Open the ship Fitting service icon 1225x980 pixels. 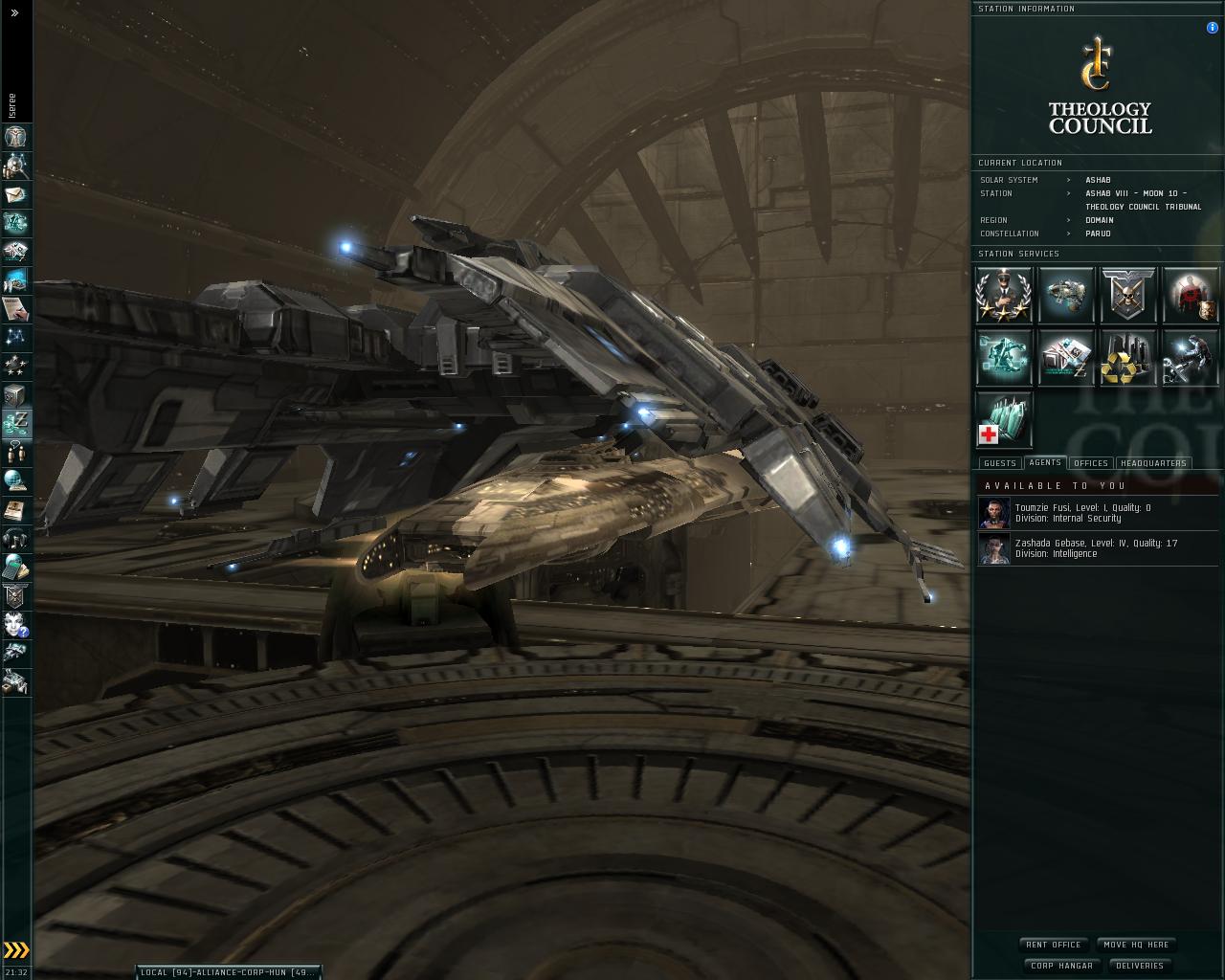click(x=1066, y=295)
